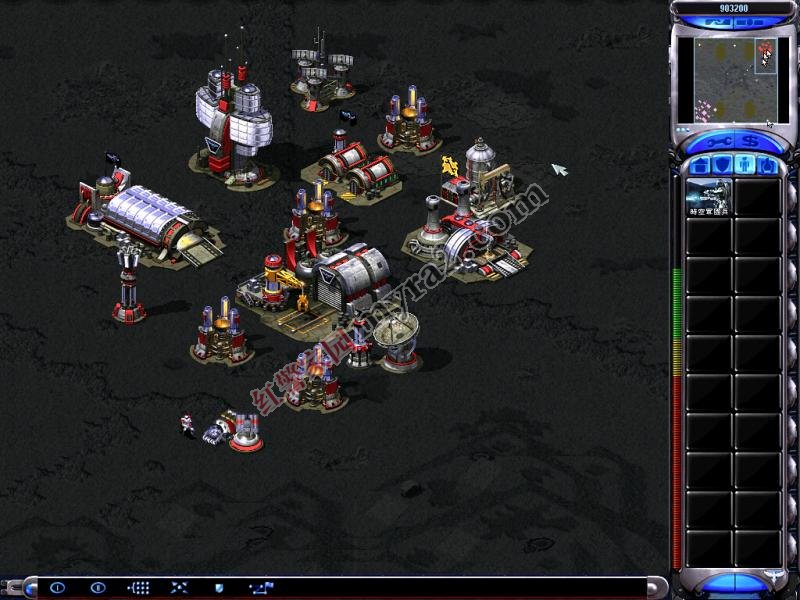Viewport: 800px width, 600px height.
Task: Choose the four-arrows scatter command icon
Action: coord(180,588)
